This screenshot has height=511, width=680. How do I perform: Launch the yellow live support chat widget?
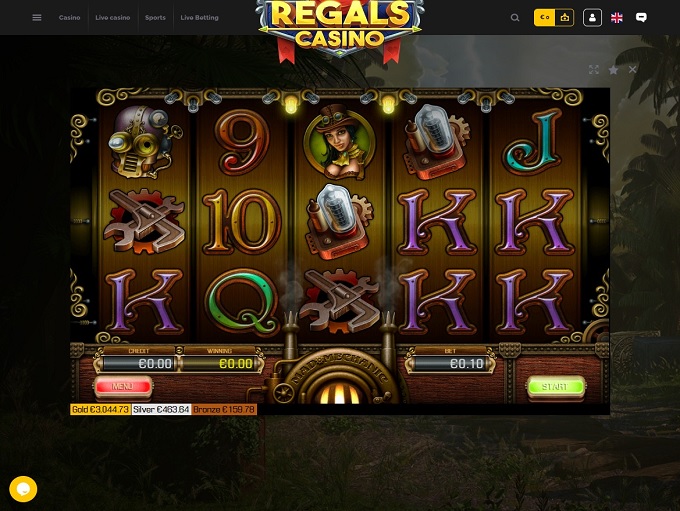(23, 489)
